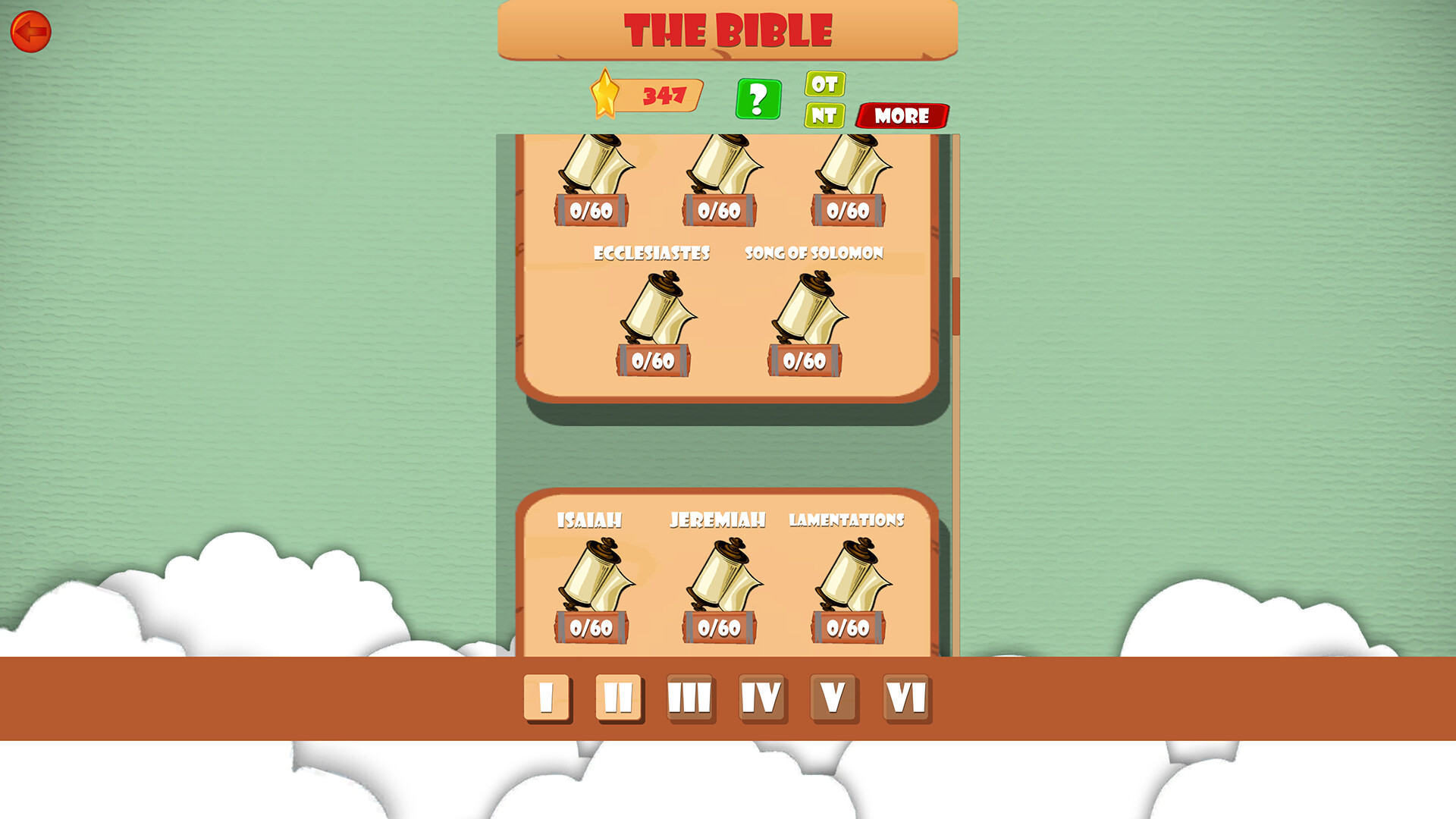Image resolution: width=1456 pixels, height=819 pixels.
Task: Click the star score icon showing 347
Action: coord(607,94)
